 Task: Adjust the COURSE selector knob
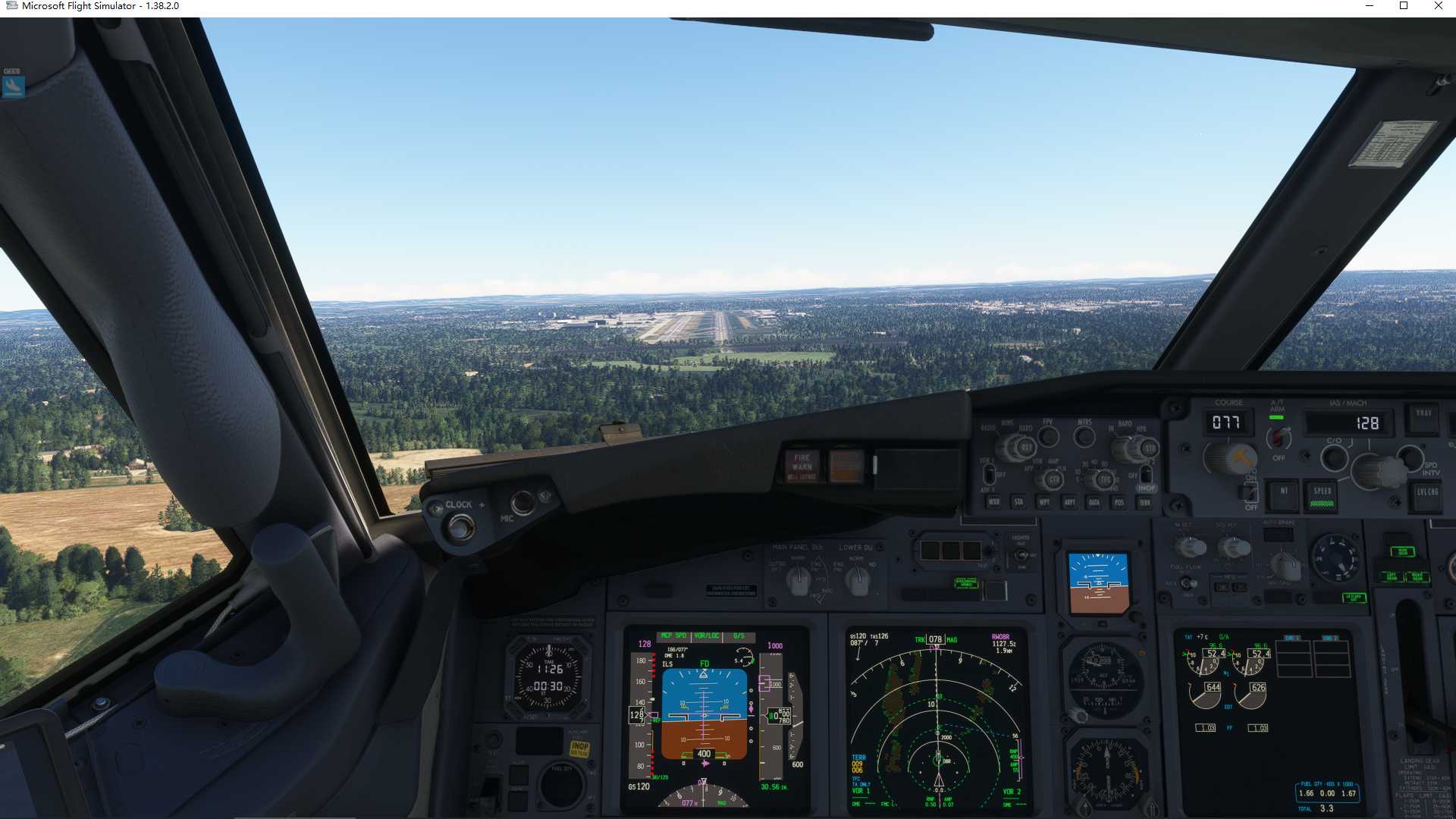[x=1227, y=459]
